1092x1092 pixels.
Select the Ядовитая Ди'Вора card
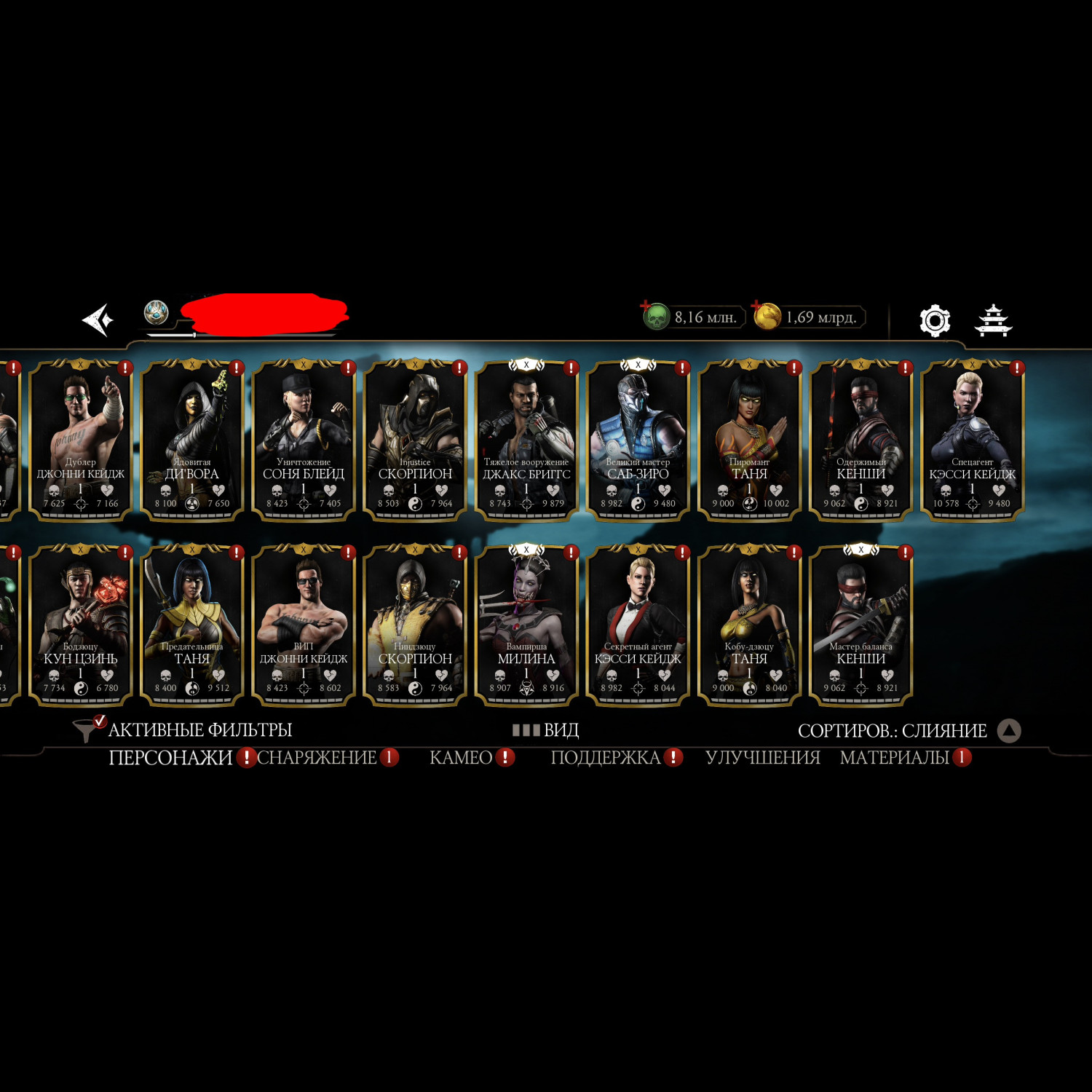point(192,439)
